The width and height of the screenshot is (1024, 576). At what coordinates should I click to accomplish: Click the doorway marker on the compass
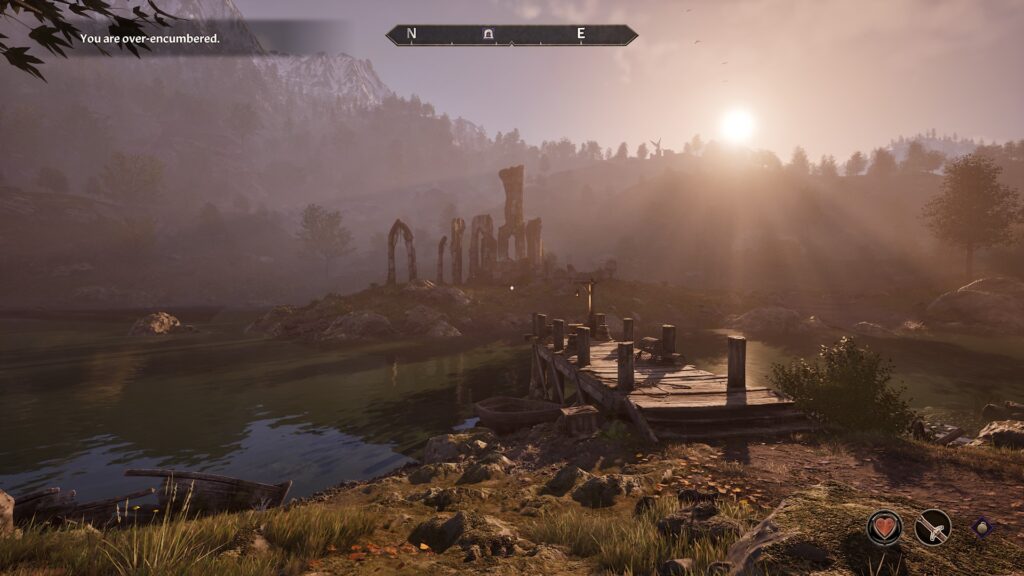click(488, 35)
